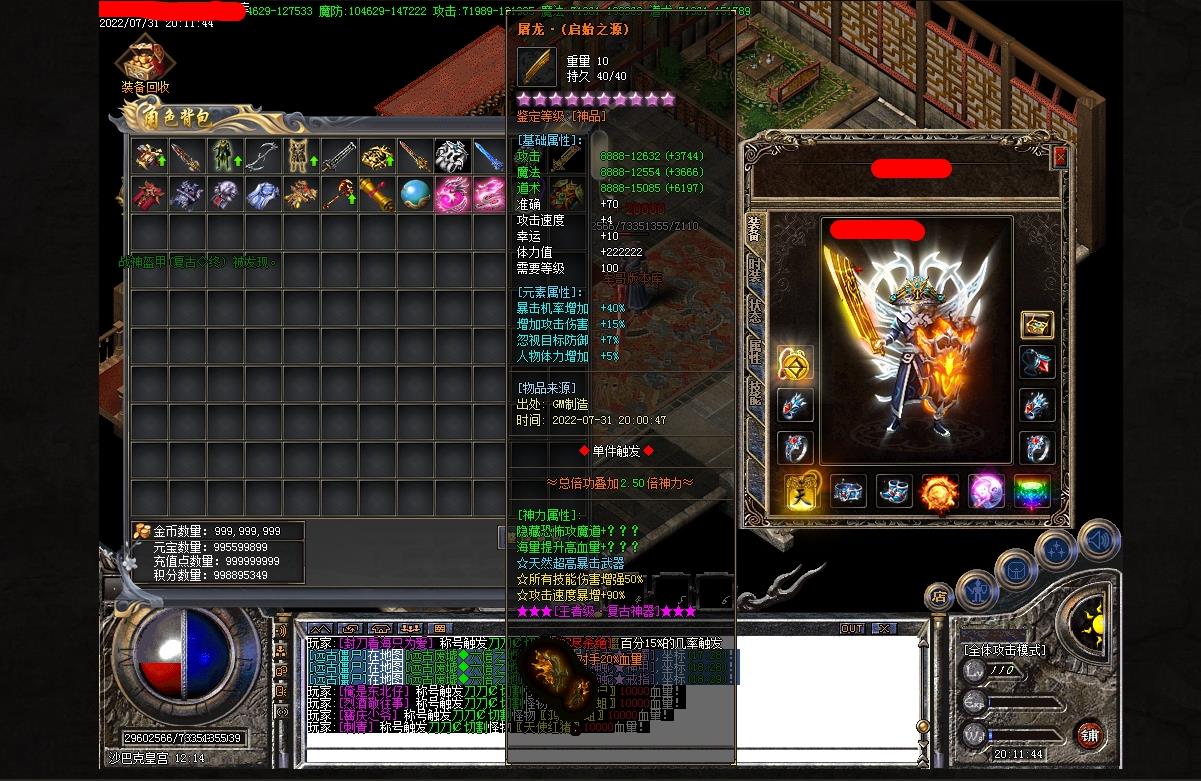Toggle the 全体攻击模式 attack mode label

pyautogui.click(x=1004, y=649)
